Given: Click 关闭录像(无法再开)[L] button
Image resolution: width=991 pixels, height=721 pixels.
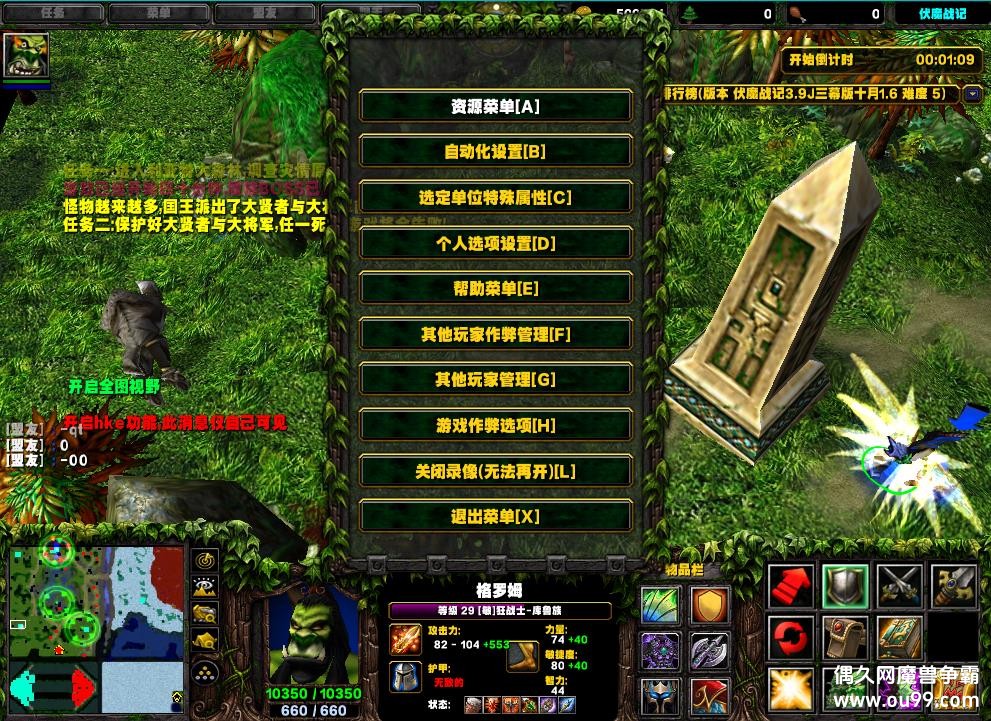Looking at the screenshot, I should [495, 471].
